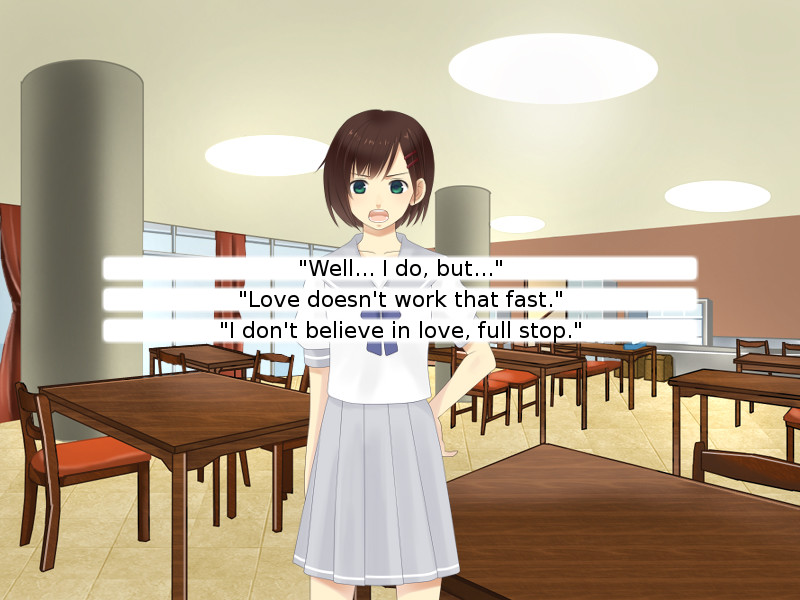This screenshot has height=600, width=800.
Task: Choose the reply "Well... I do, but..."
Action: pos(400,268)
